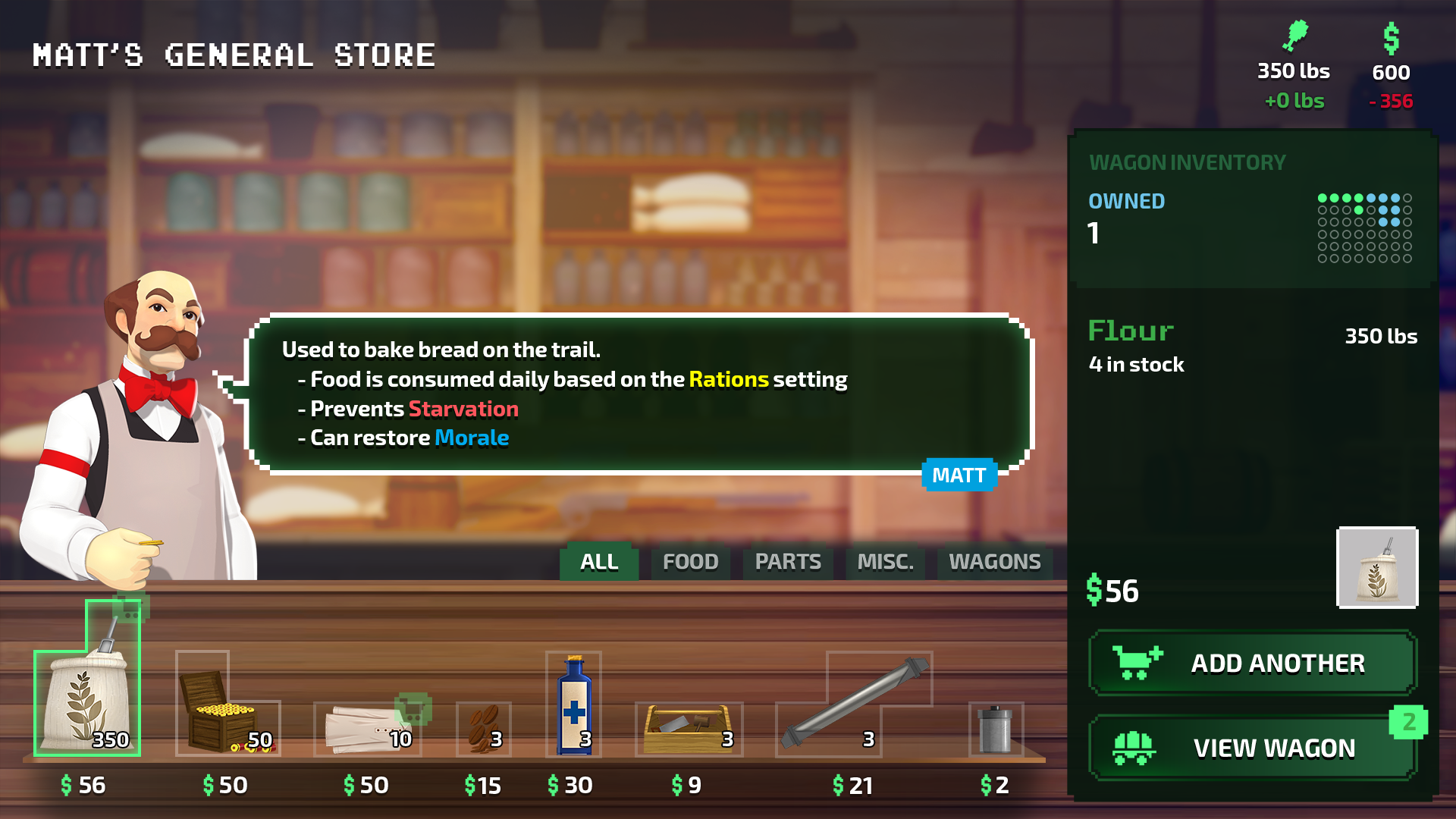Select the All items tab
1456x819 pixels.
[599, 562]
